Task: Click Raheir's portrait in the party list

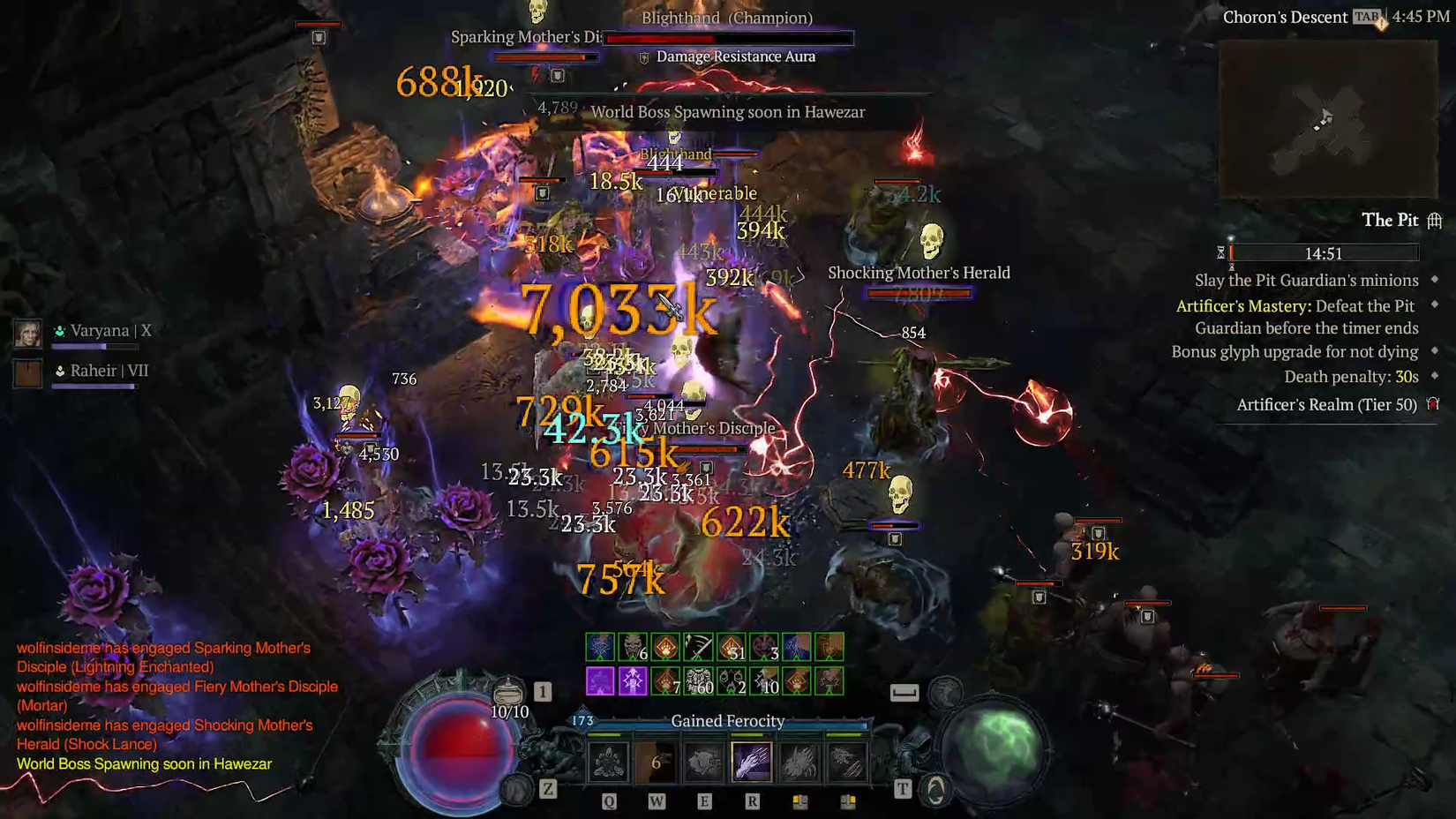Action: (27, 372)
